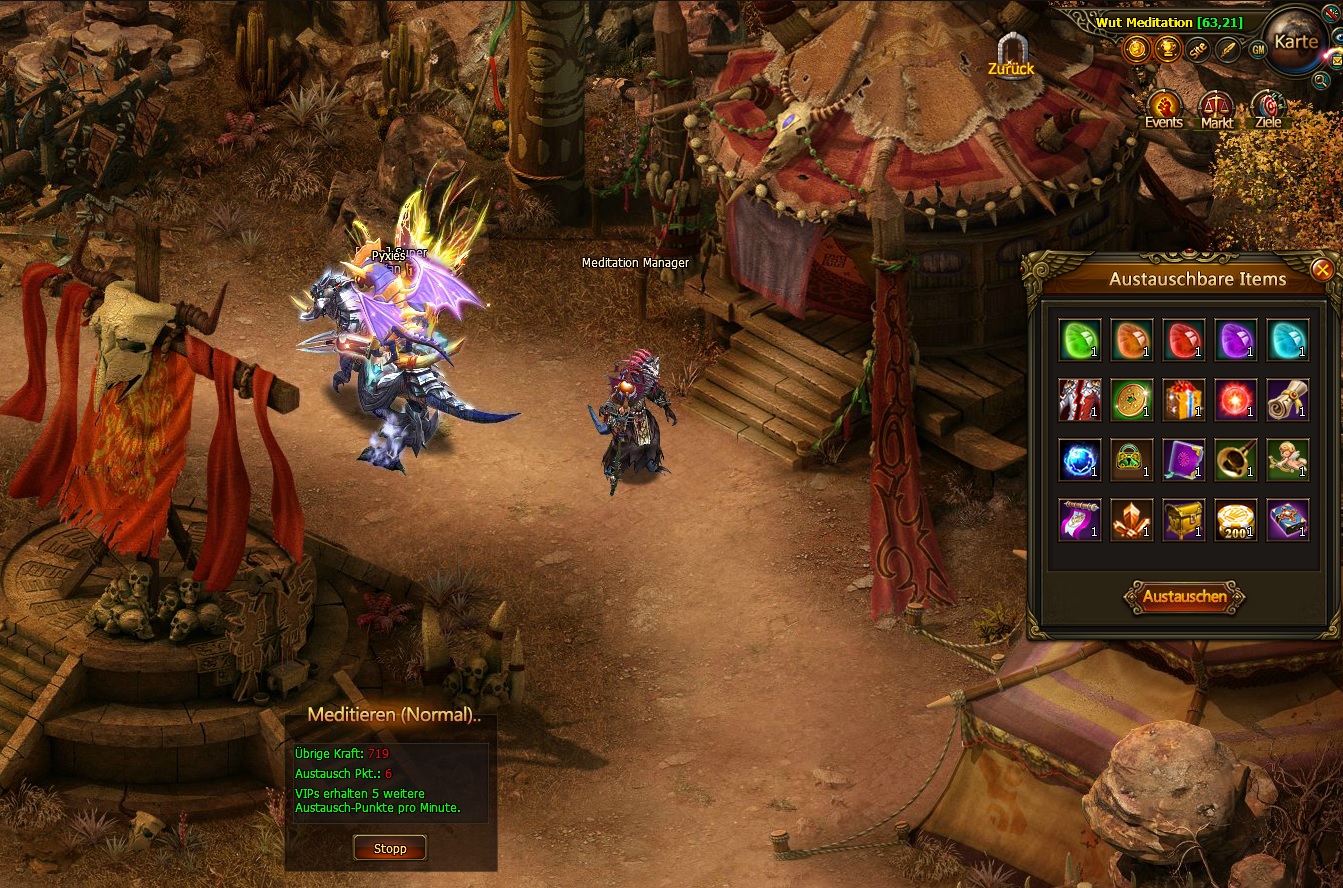Stop meditating with the Stopp button
1343x888 pixels.
(x=390, y=849)
